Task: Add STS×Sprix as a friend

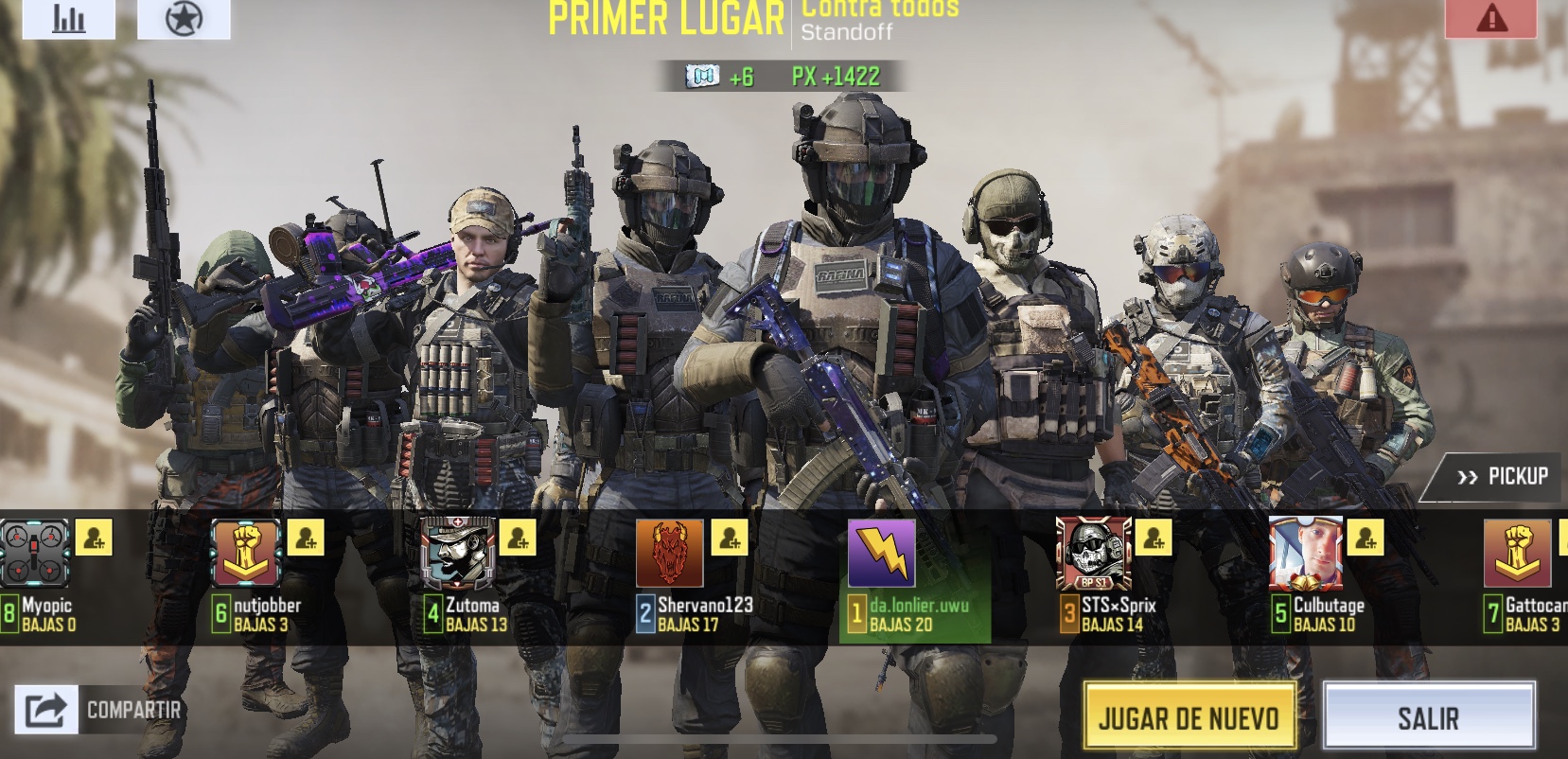Action: click(x=1154, y=538)
